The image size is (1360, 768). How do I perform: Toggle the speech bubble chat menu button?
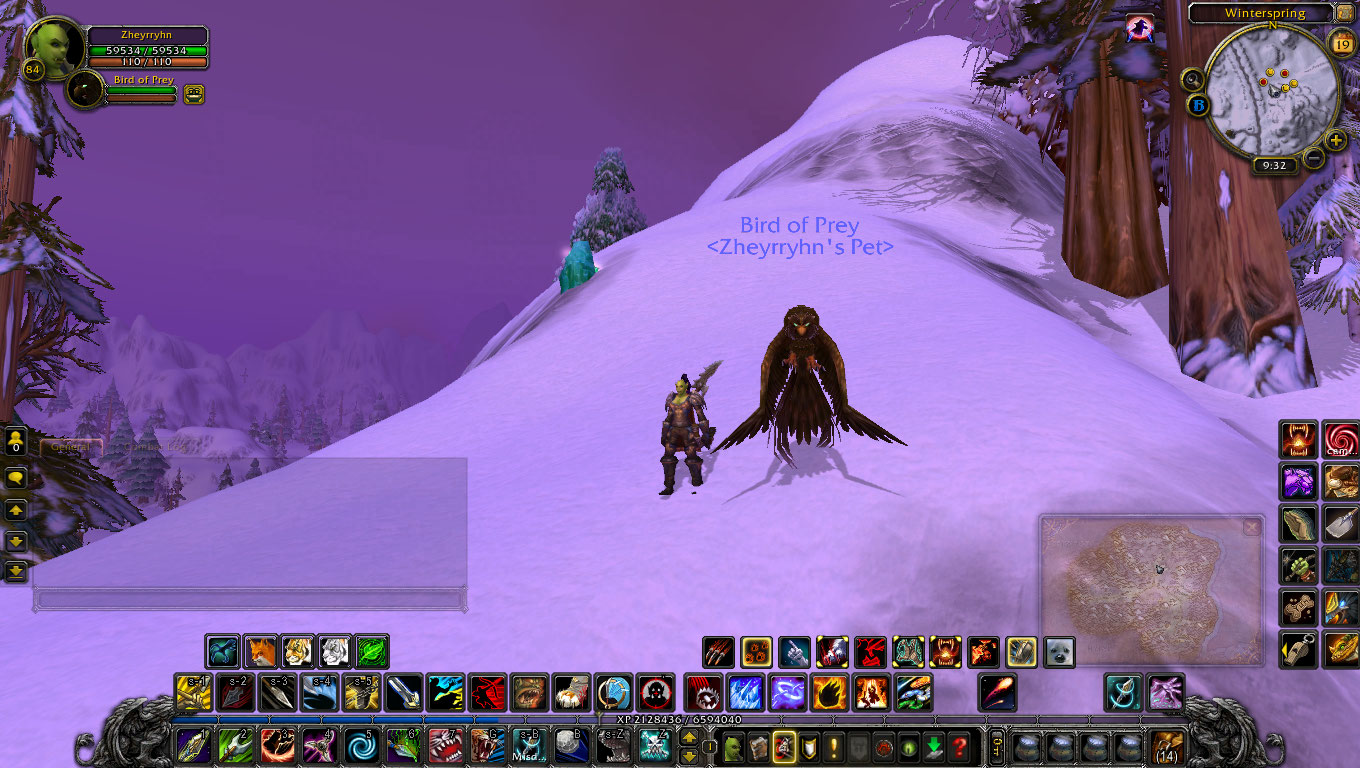coord(14,478)
